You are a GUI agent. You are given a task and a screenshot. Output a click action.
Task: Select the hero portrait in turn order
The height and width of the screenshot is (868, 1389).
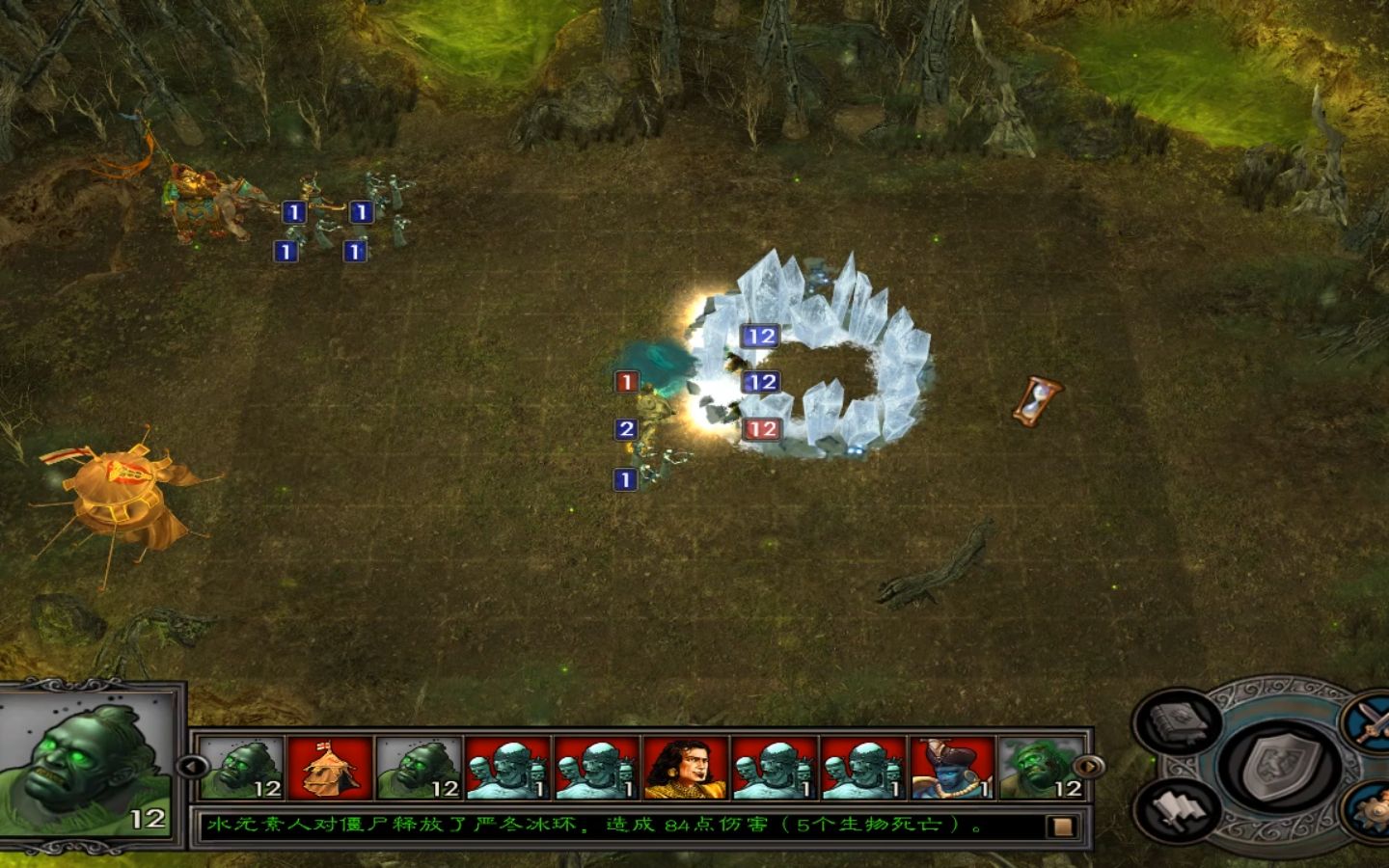coord(686,769)
